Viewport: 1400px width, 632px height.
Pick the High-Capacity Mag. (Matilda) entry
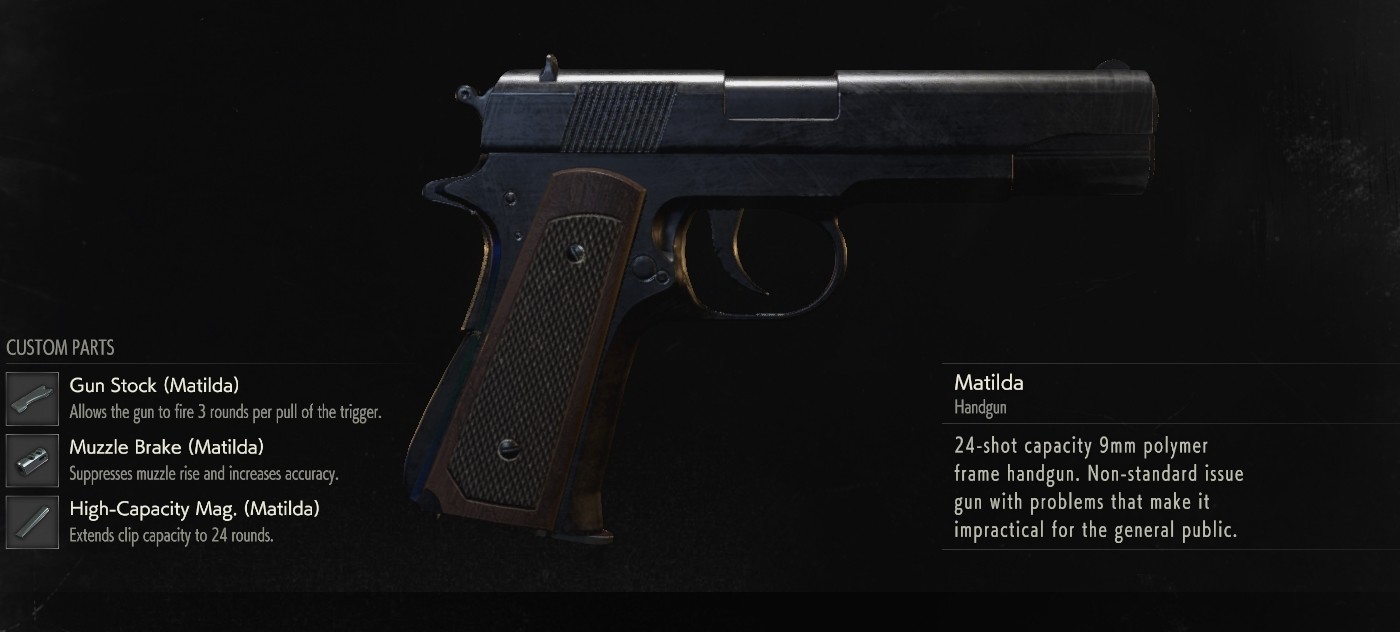click(x=194, y=509)
